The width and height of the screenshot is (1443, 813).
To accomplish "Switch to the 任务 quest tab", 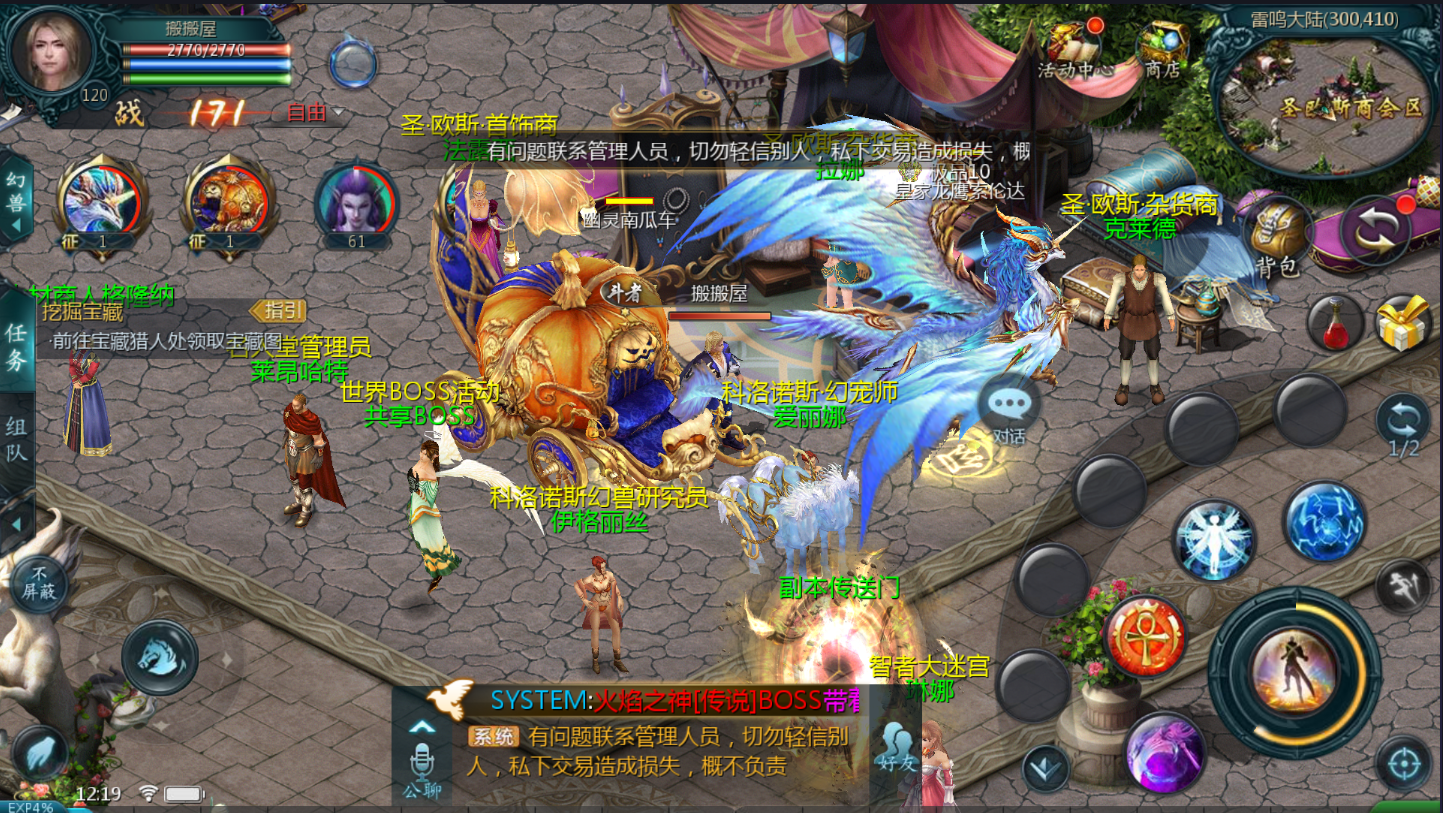I will [17, 347].
